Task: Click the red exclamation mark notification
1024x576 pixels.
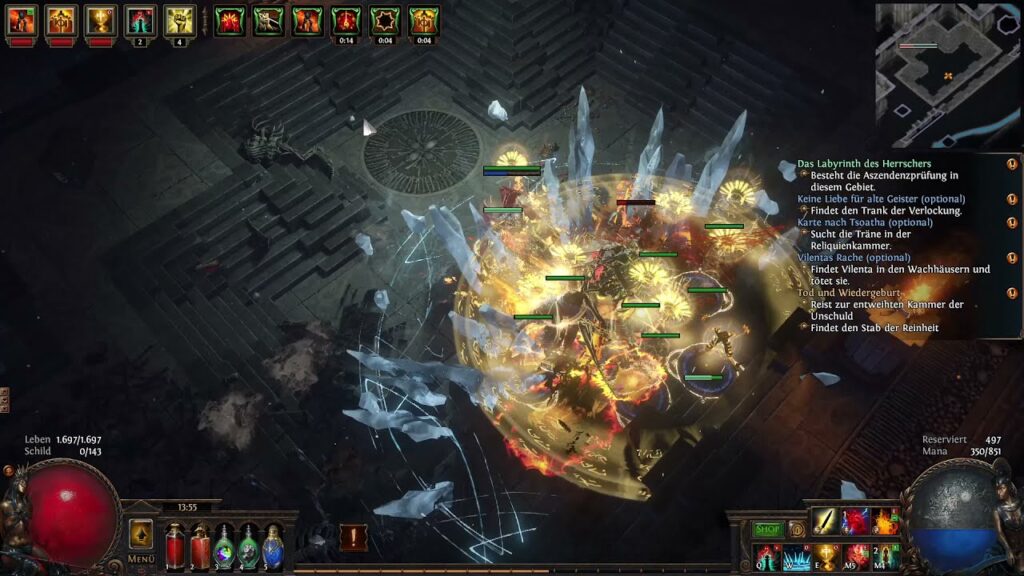Action: pyautogui.click(x=352, y=537)
